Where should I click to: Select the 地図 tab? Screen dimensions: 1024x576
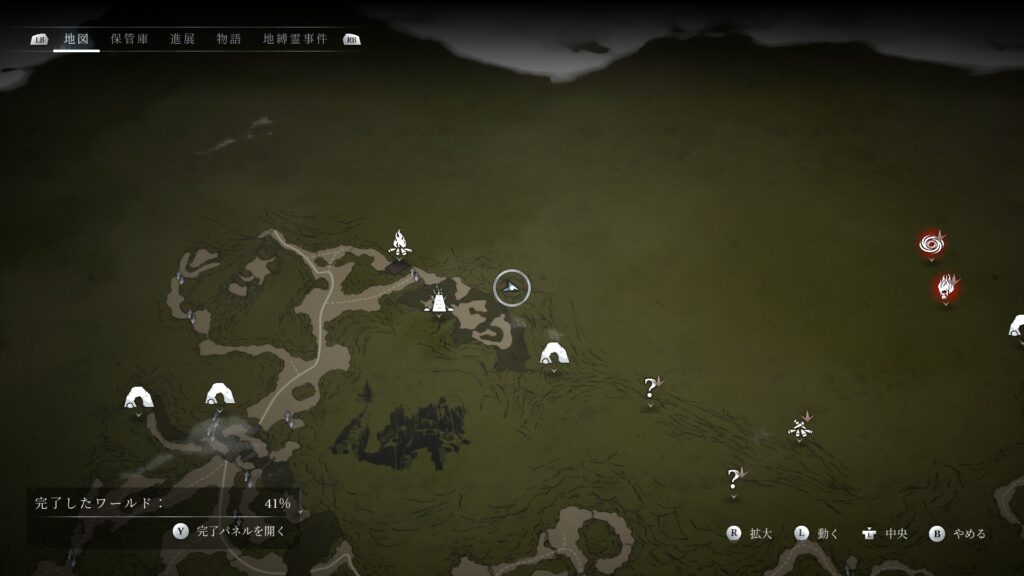pos(76,39)
